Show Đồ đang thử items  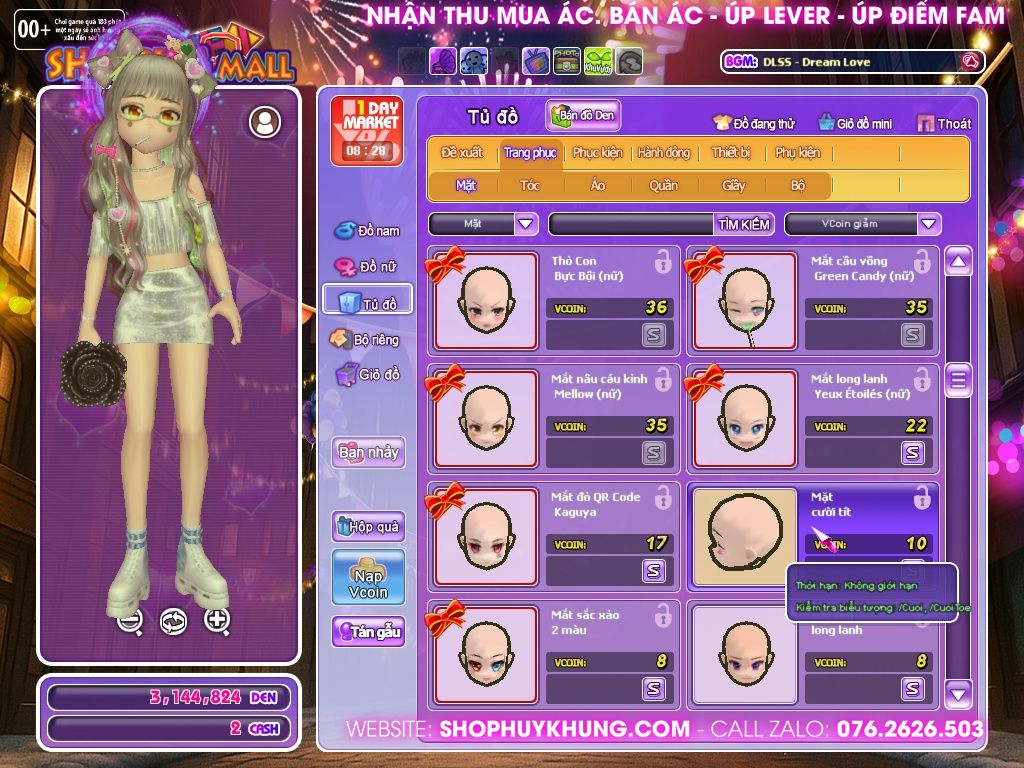click(754, 123)
